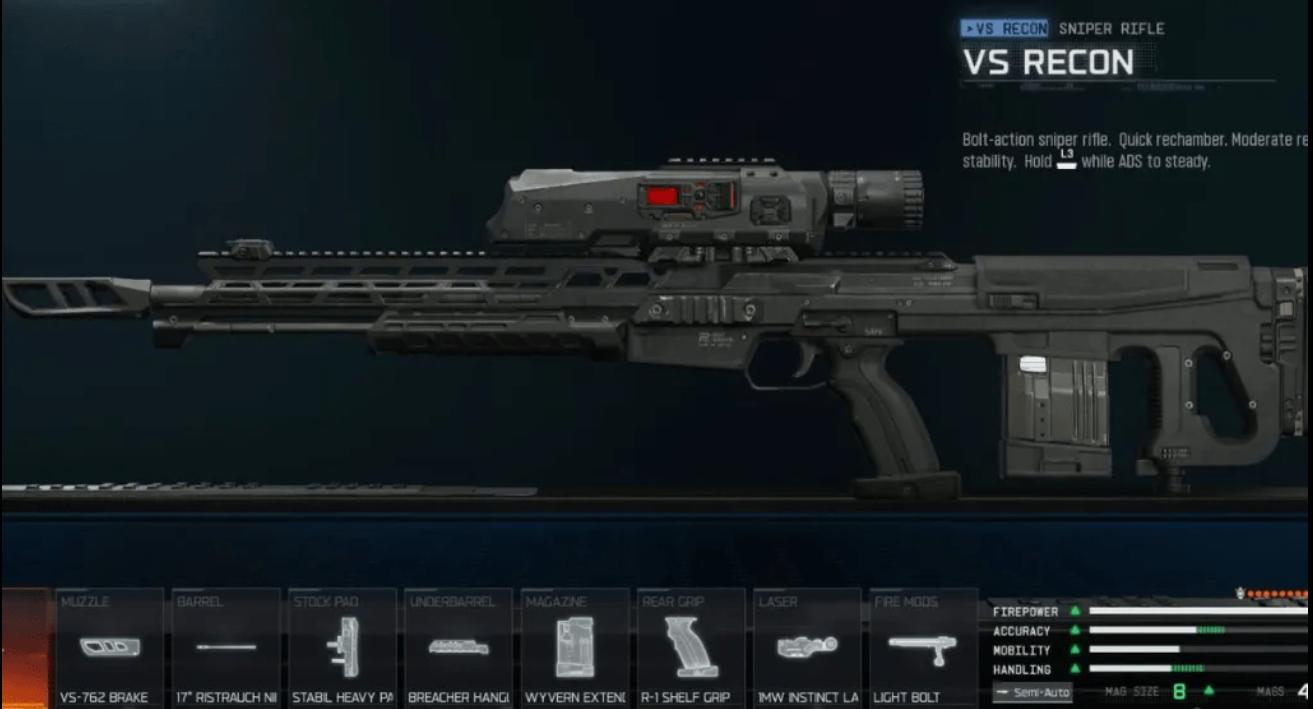Pick the R-1 Shelf Grip rear grip slot
This screenshot has width=1313, height=709.
point(690,648)
